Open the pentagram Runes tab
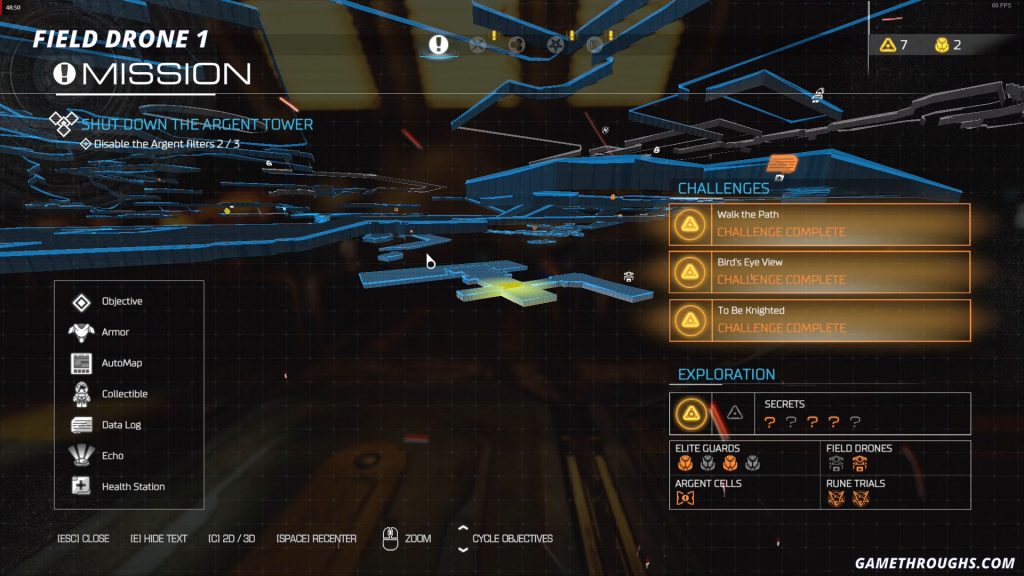This screenshot has width=1024, height=576. [x=555, y=44]
